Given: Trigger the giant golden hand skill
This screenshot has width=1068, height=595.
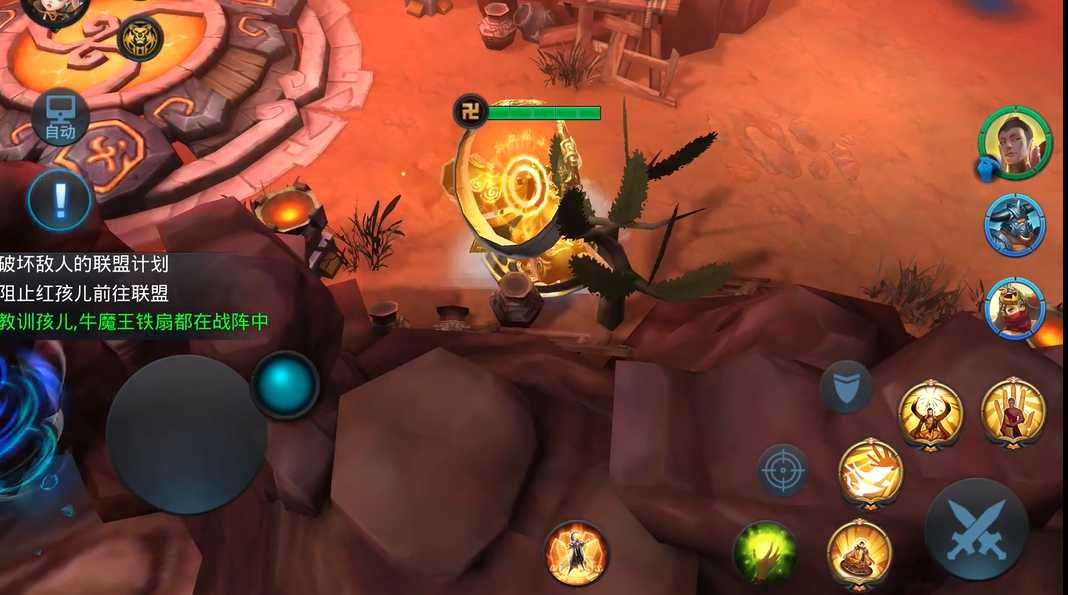Looking at the screenshot, I should pyautogui.click(x=1012, y=411).
